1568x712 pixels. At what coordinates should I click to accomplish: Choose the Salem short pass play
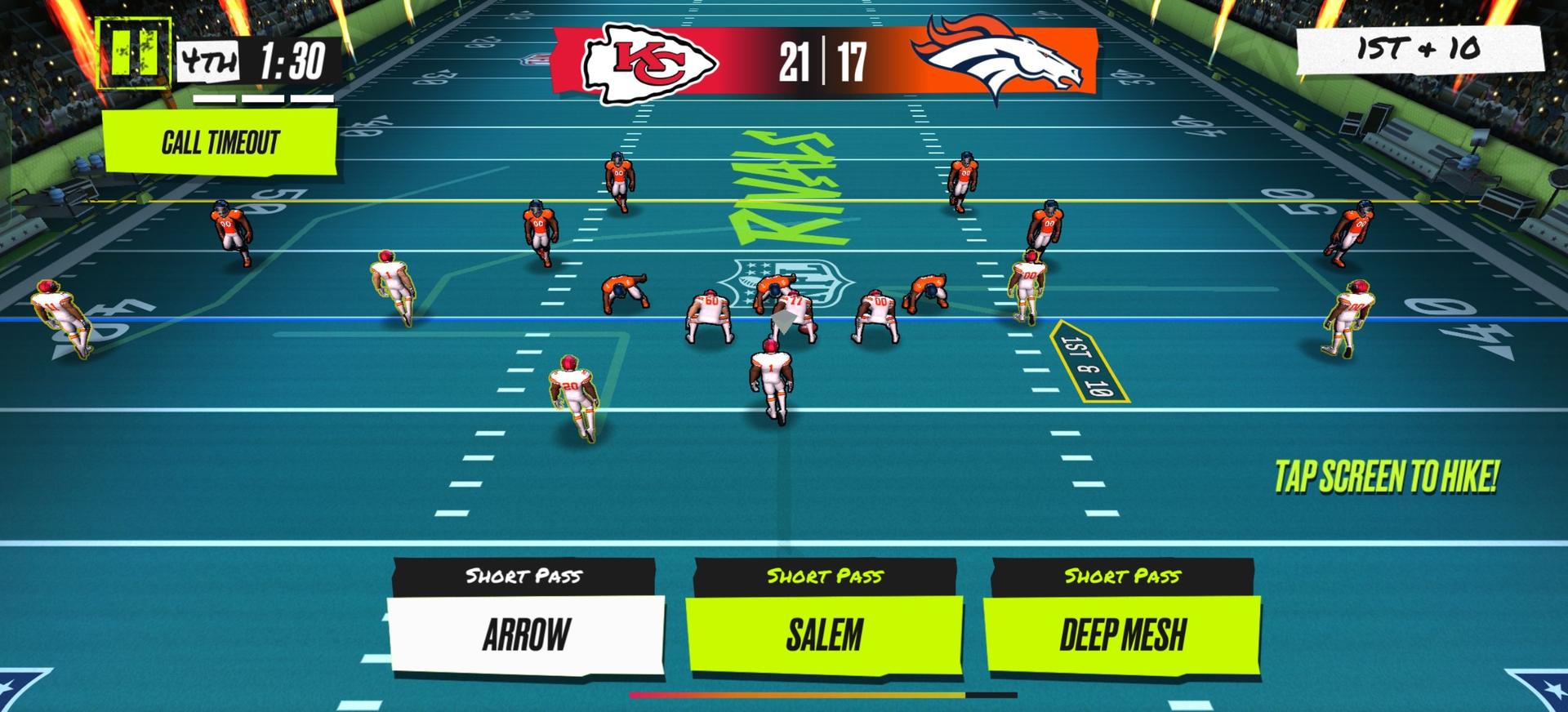tap(824, 634)
